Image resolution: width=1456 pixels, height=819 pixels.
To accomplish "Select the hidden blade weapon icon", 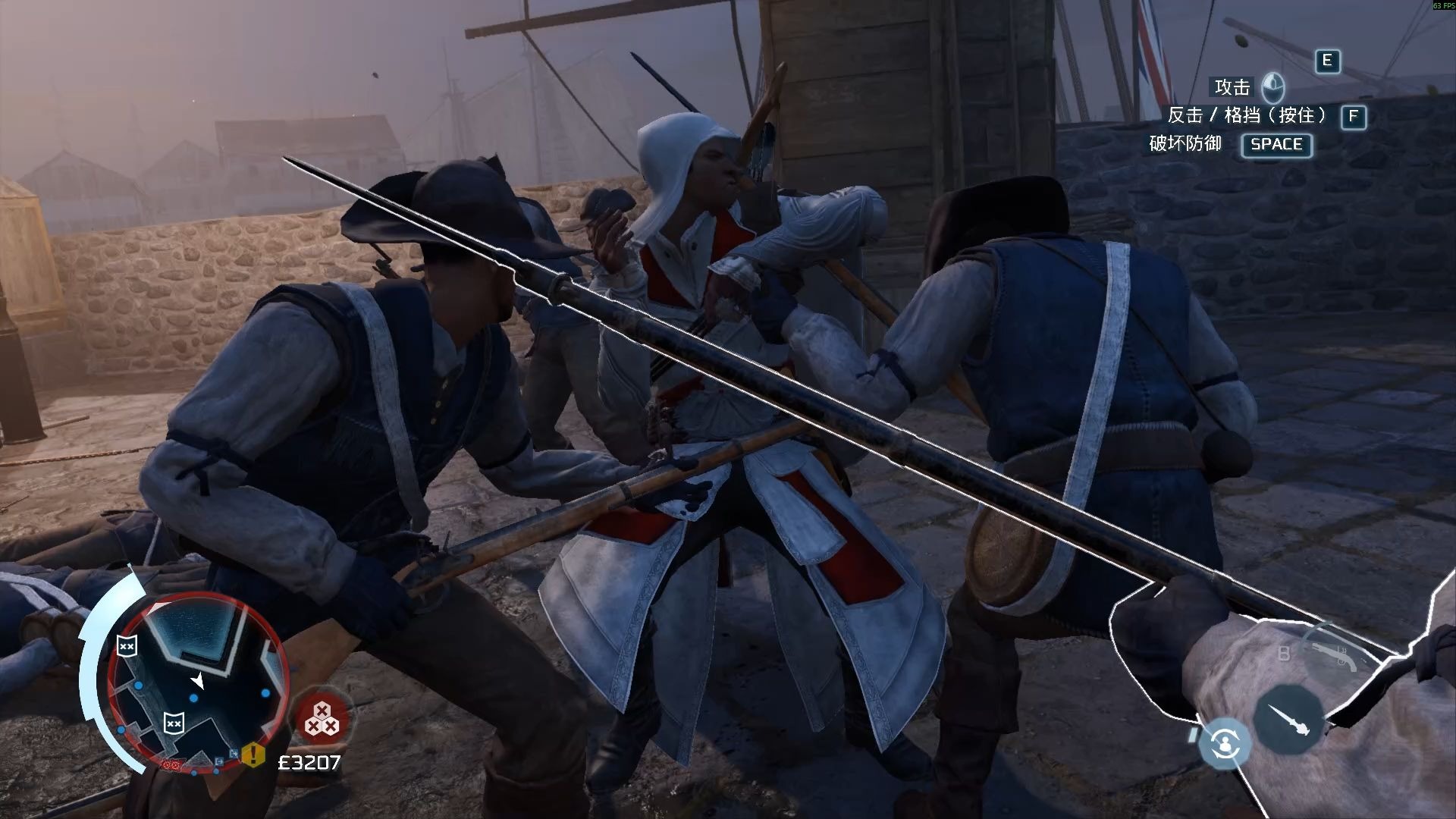I will pyautogui.click(x=1288, y=720).
